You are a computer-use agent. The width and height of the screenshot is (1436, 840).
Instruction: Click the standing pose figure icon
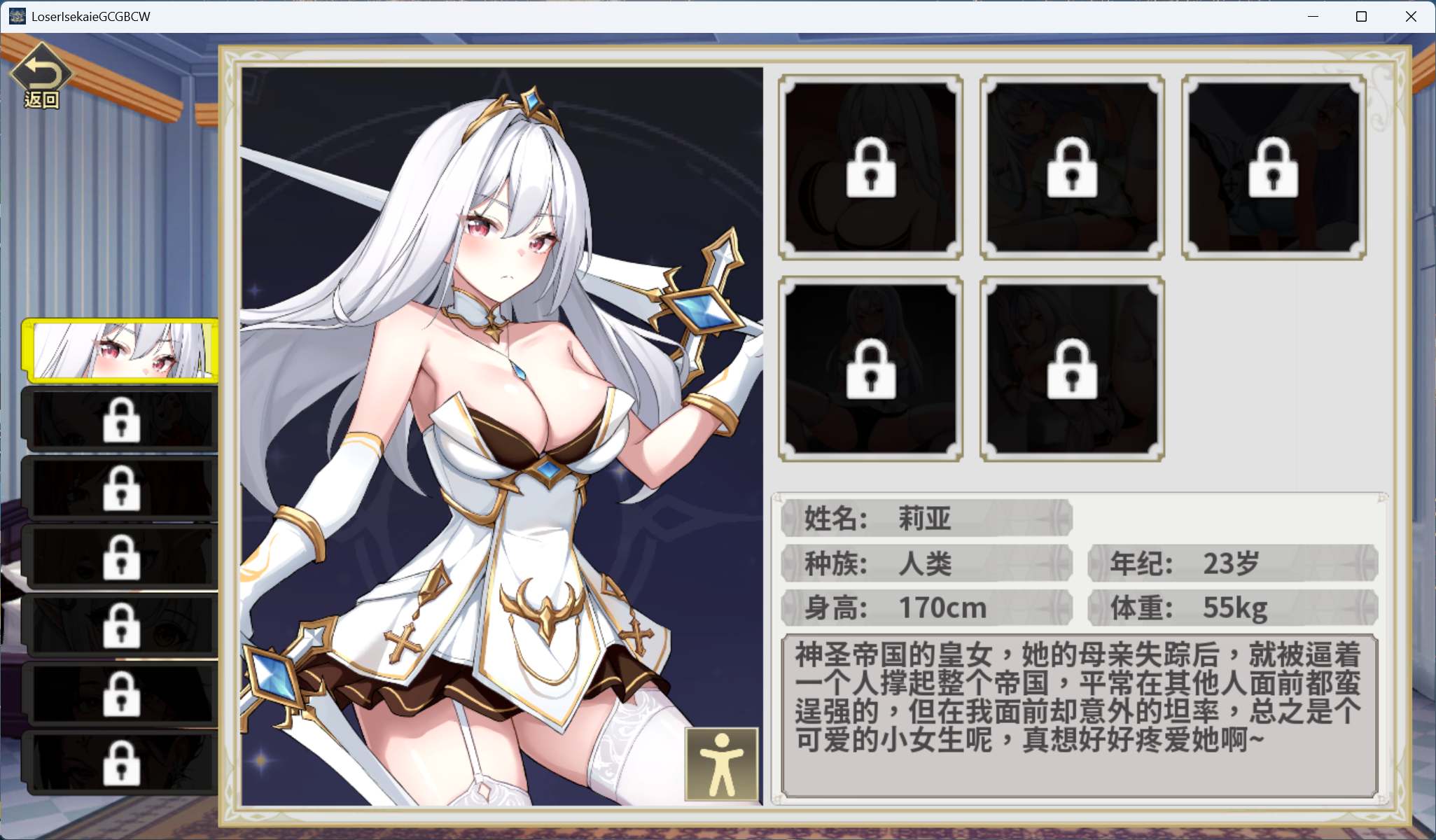pos(720,764)
